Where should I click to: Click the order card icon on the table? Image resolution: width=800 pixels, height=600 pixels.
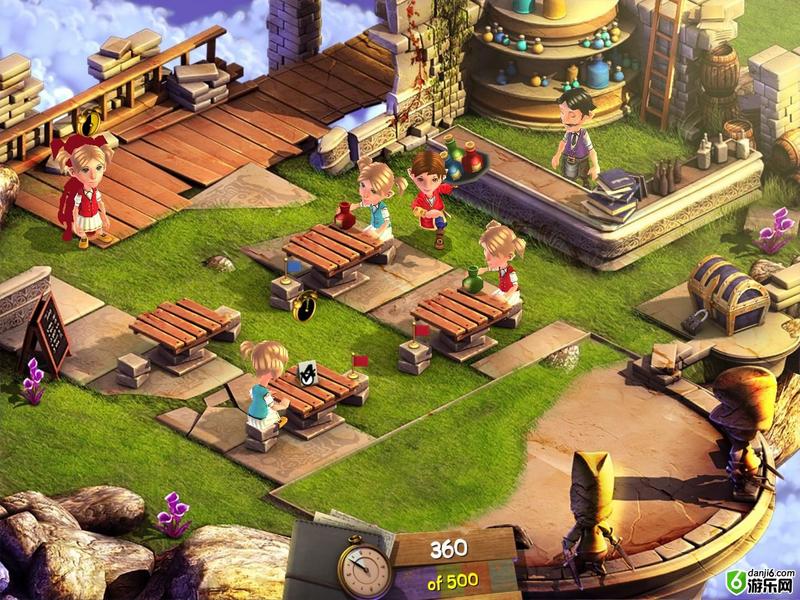[x=309, y=372]
